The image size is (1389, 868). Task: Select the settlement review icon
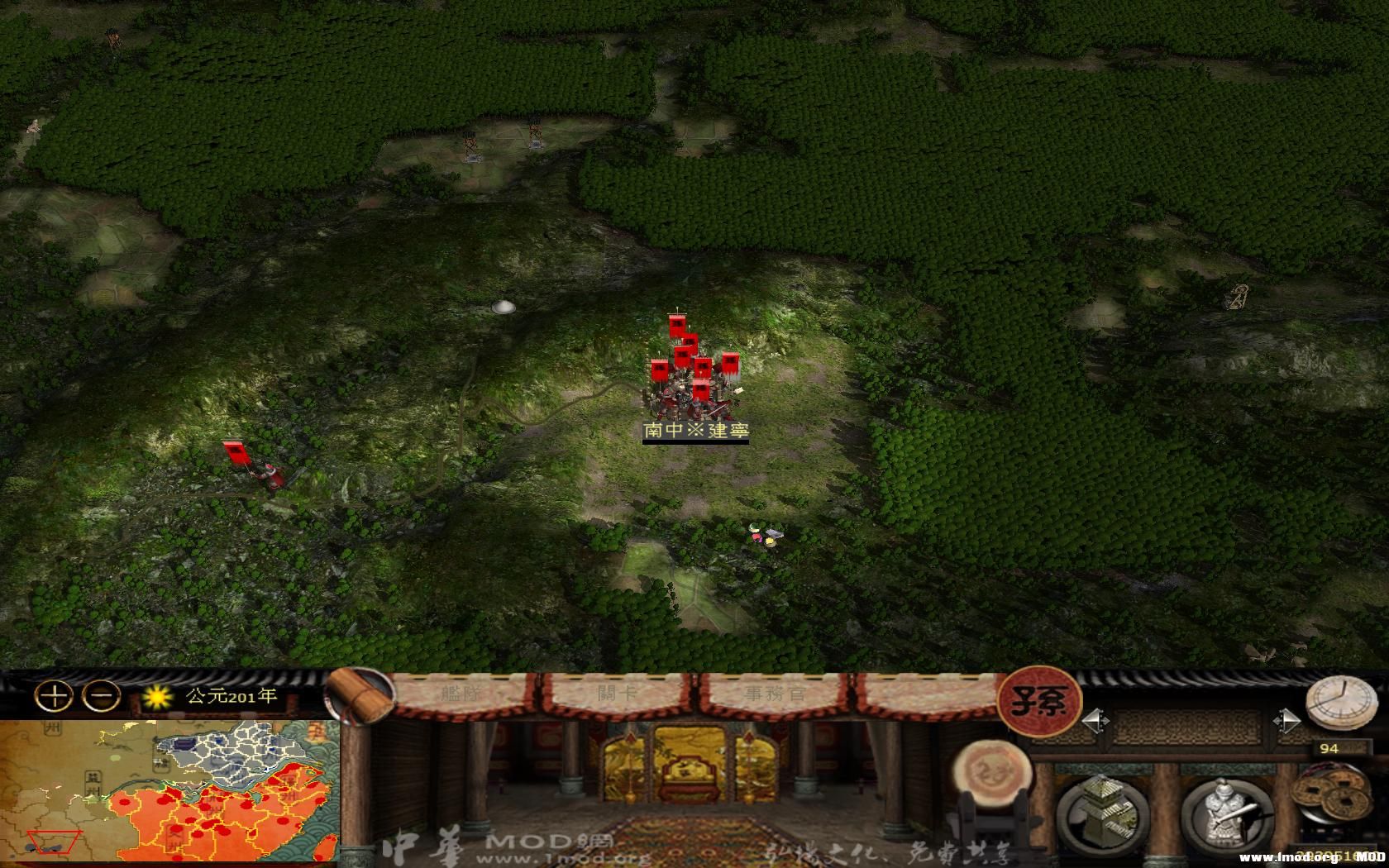(x=1104, y=813)
